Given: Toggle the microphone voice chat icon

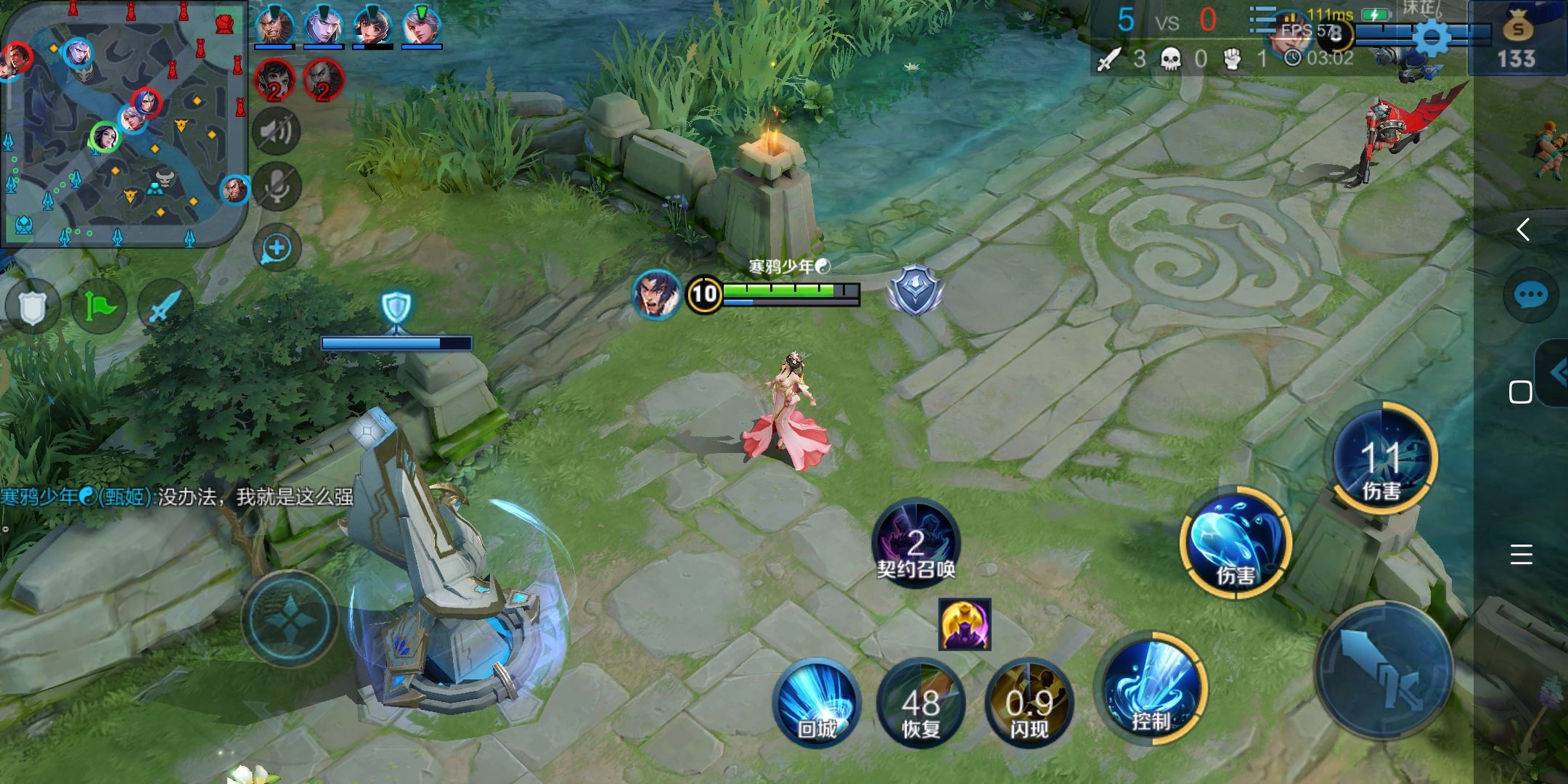Looking at the screenshot, I should 277,187.
